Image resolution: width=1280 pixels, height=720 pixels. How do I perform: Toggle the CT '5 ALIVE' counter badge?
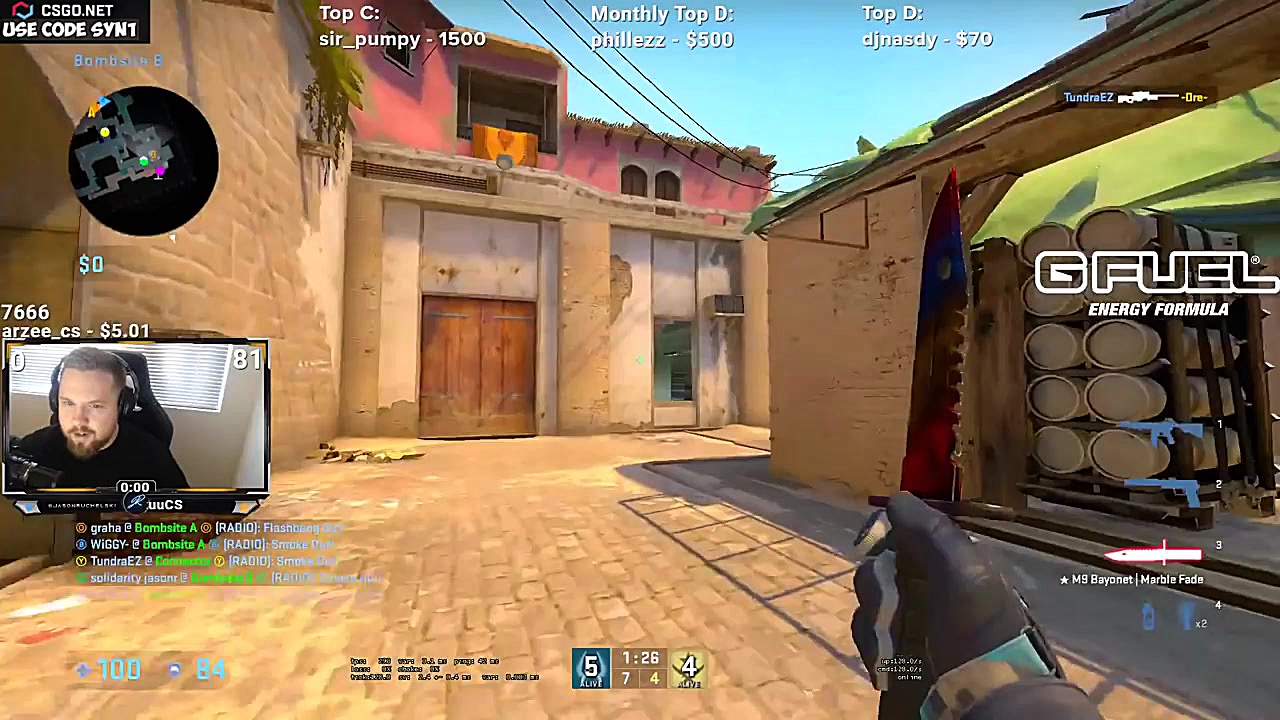[x=591, y=668]
